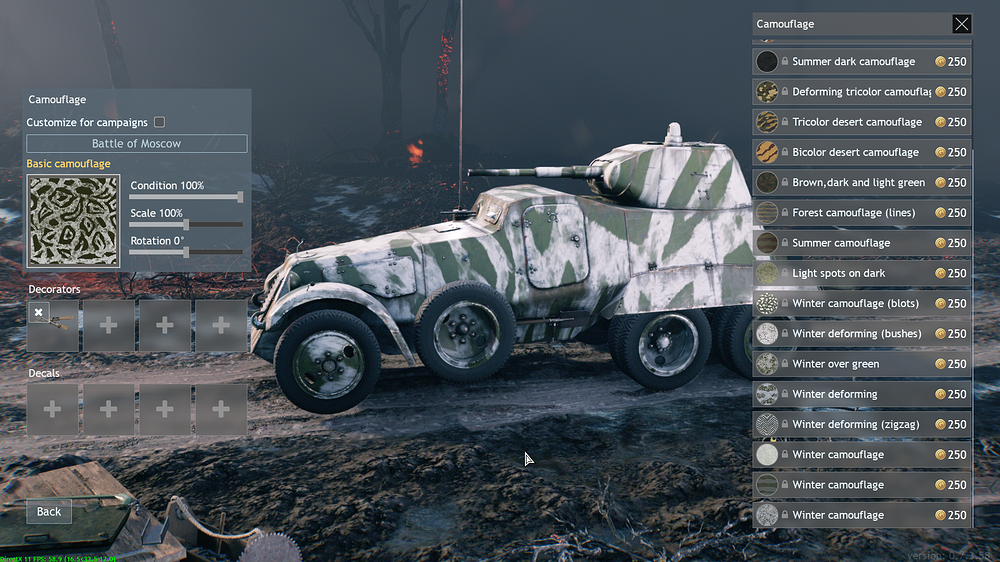Adjust the Scale slider
Image resolution: width=1000 pixels, height=562 pixels.
[186, 225]
